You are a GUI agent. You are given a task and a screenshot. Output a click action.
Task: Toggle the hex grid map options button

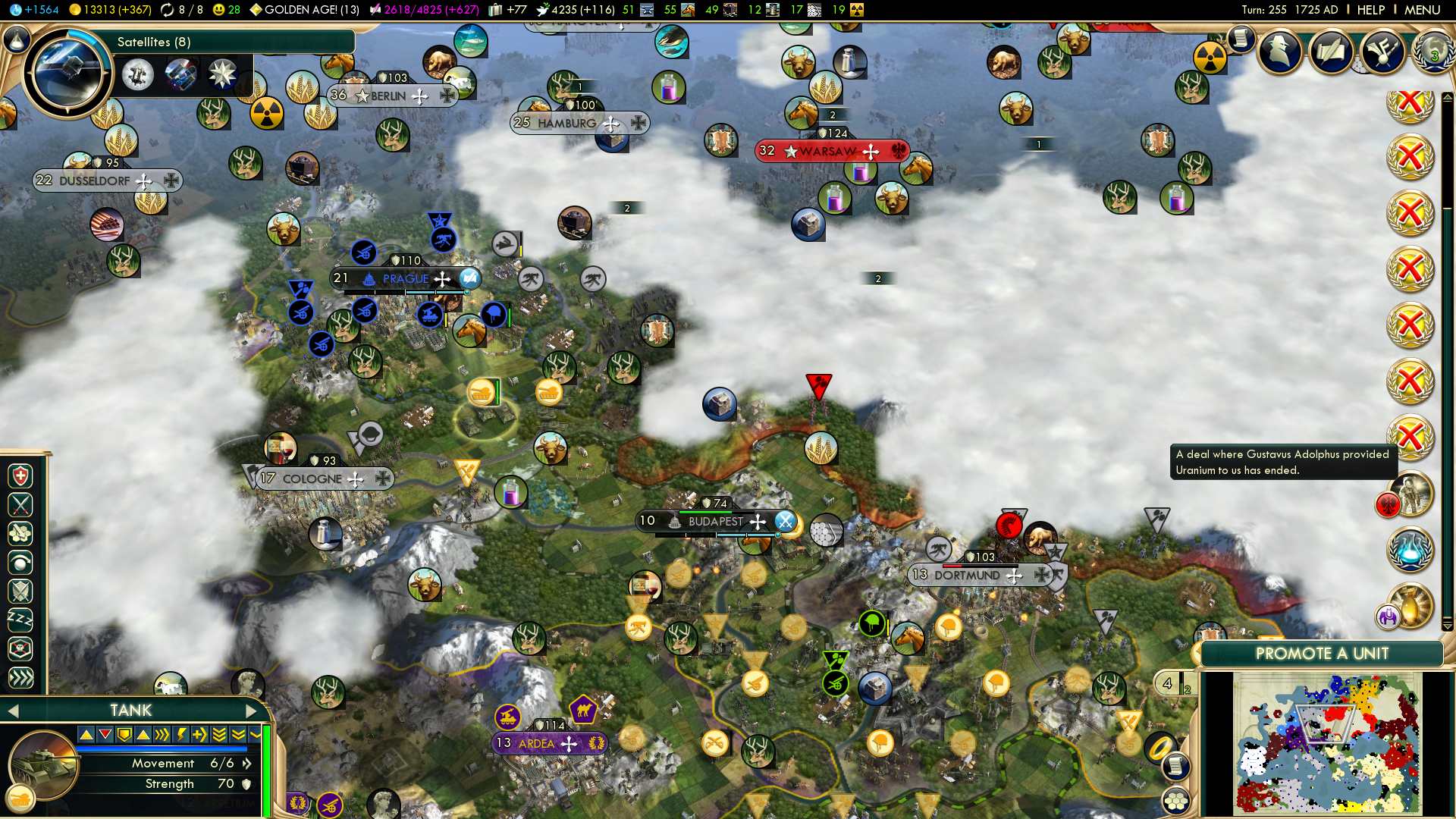click(x=1175, y=801)
